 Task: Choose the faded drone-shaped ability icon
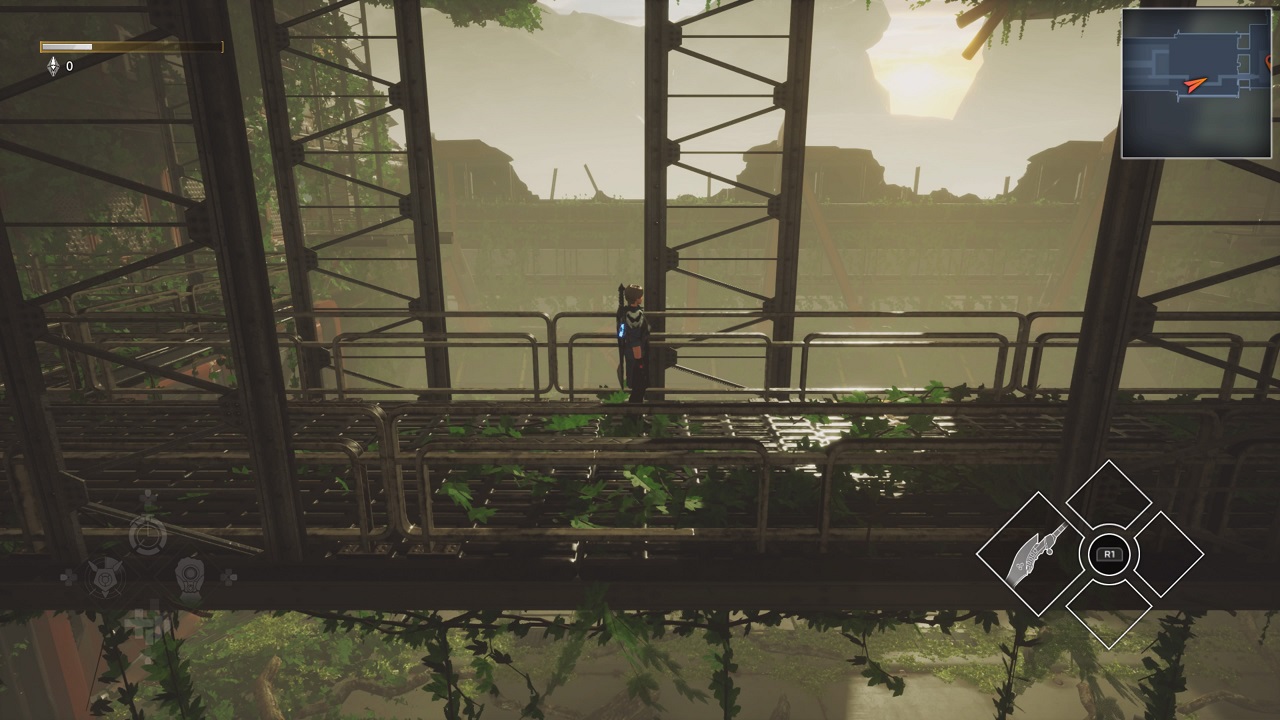click(x=104, y=577)
